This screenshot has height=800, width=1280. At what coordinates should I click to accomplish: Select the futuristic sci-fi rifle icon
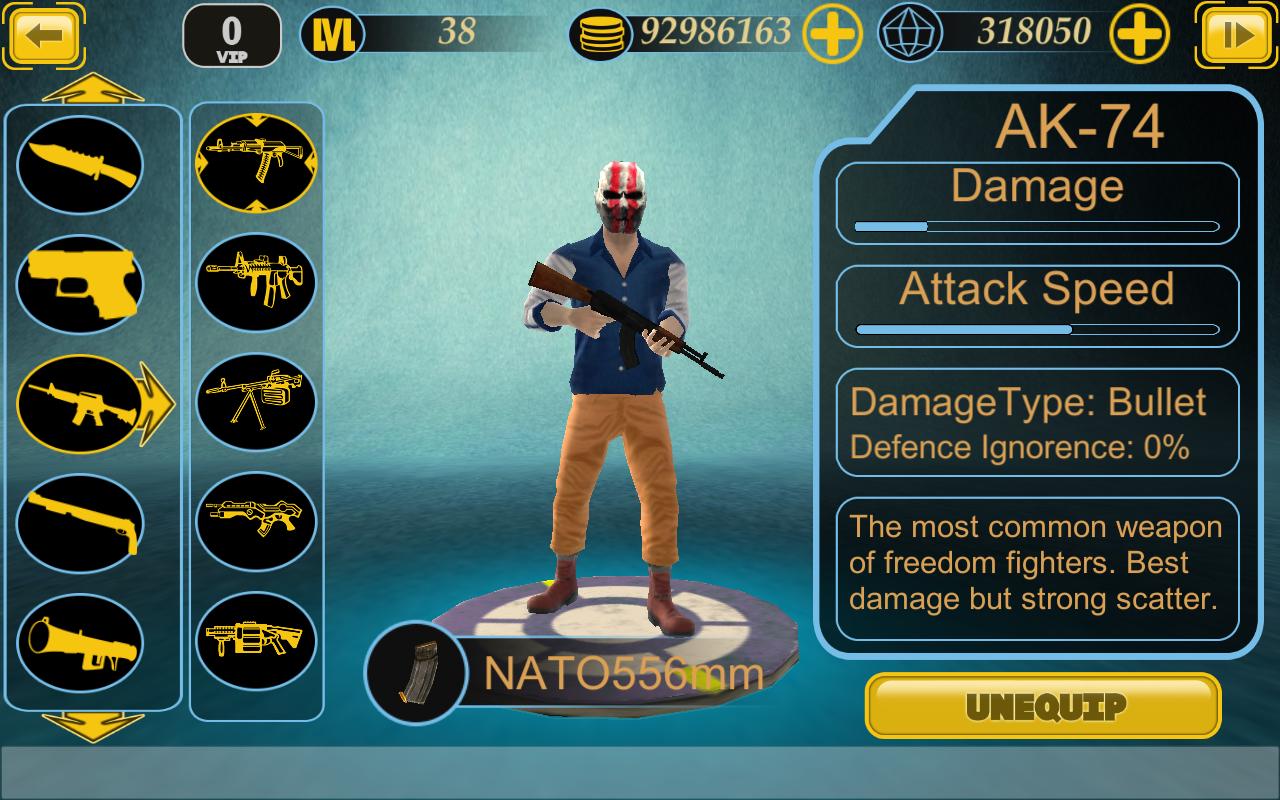pos(256,521)
